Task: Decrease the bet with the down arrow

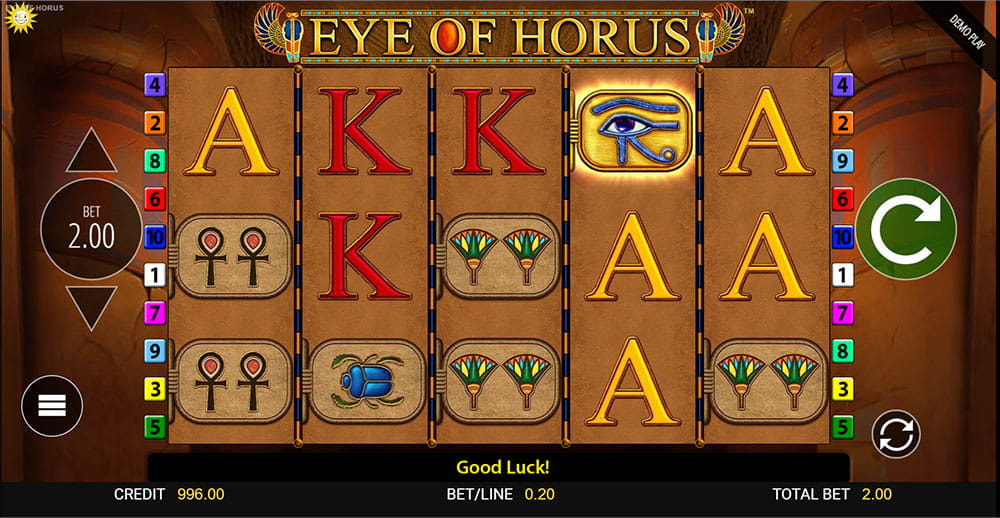Action: coord(91,306)
